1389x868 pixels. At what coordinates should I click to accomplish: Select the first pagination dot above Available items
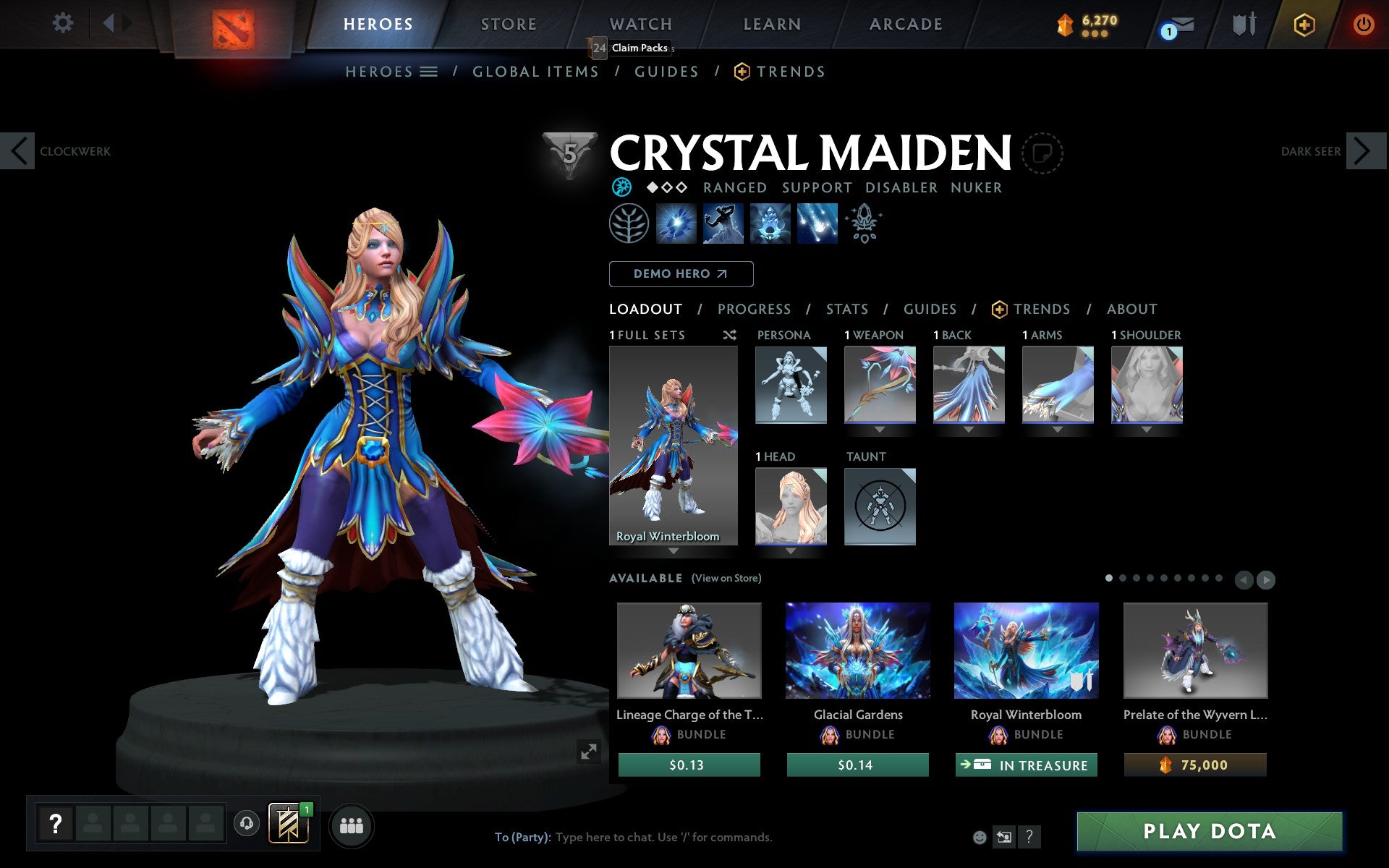pos(1109,579)
